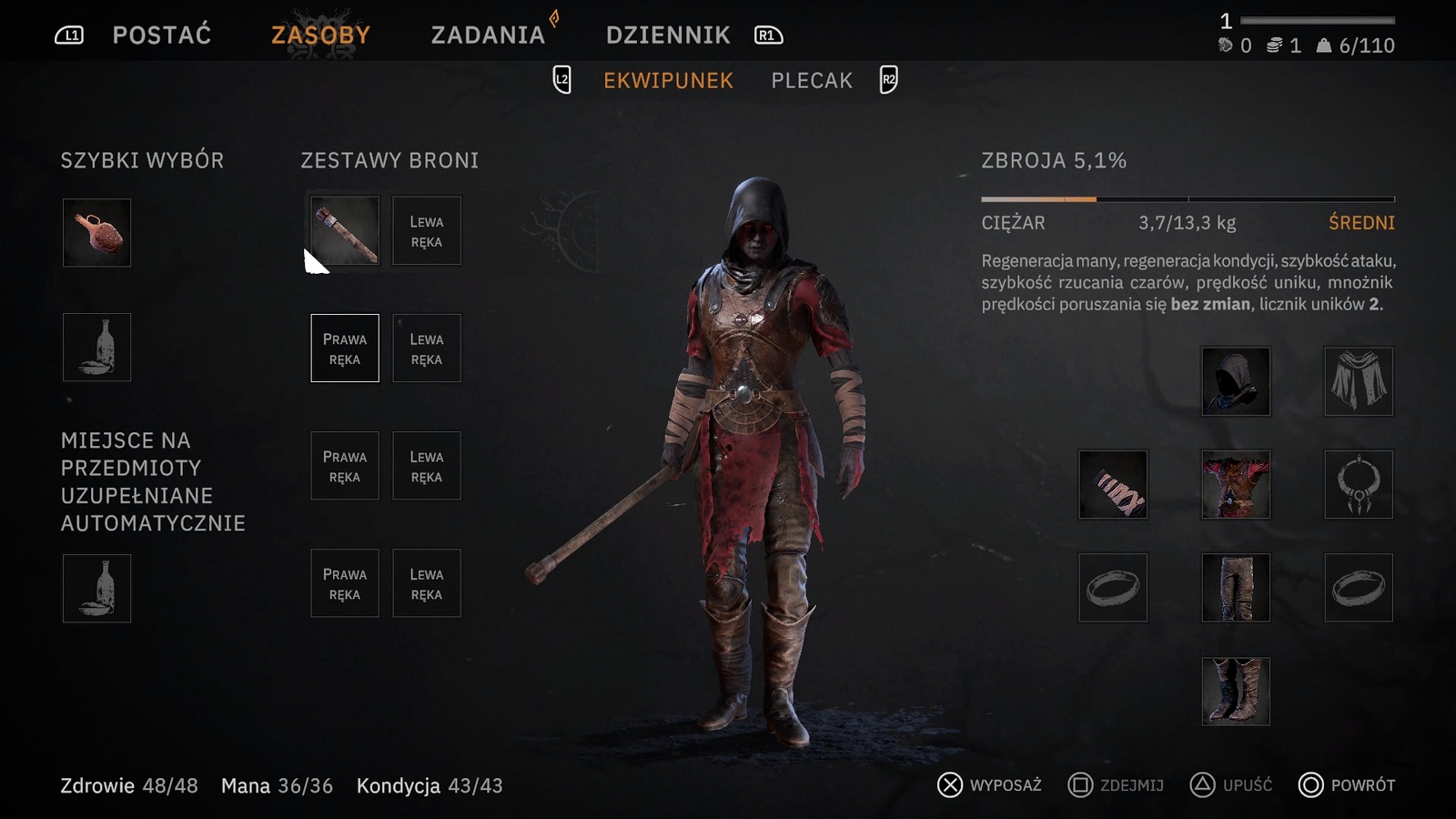Switch to the Plecak sub-tab

(812, 81)
